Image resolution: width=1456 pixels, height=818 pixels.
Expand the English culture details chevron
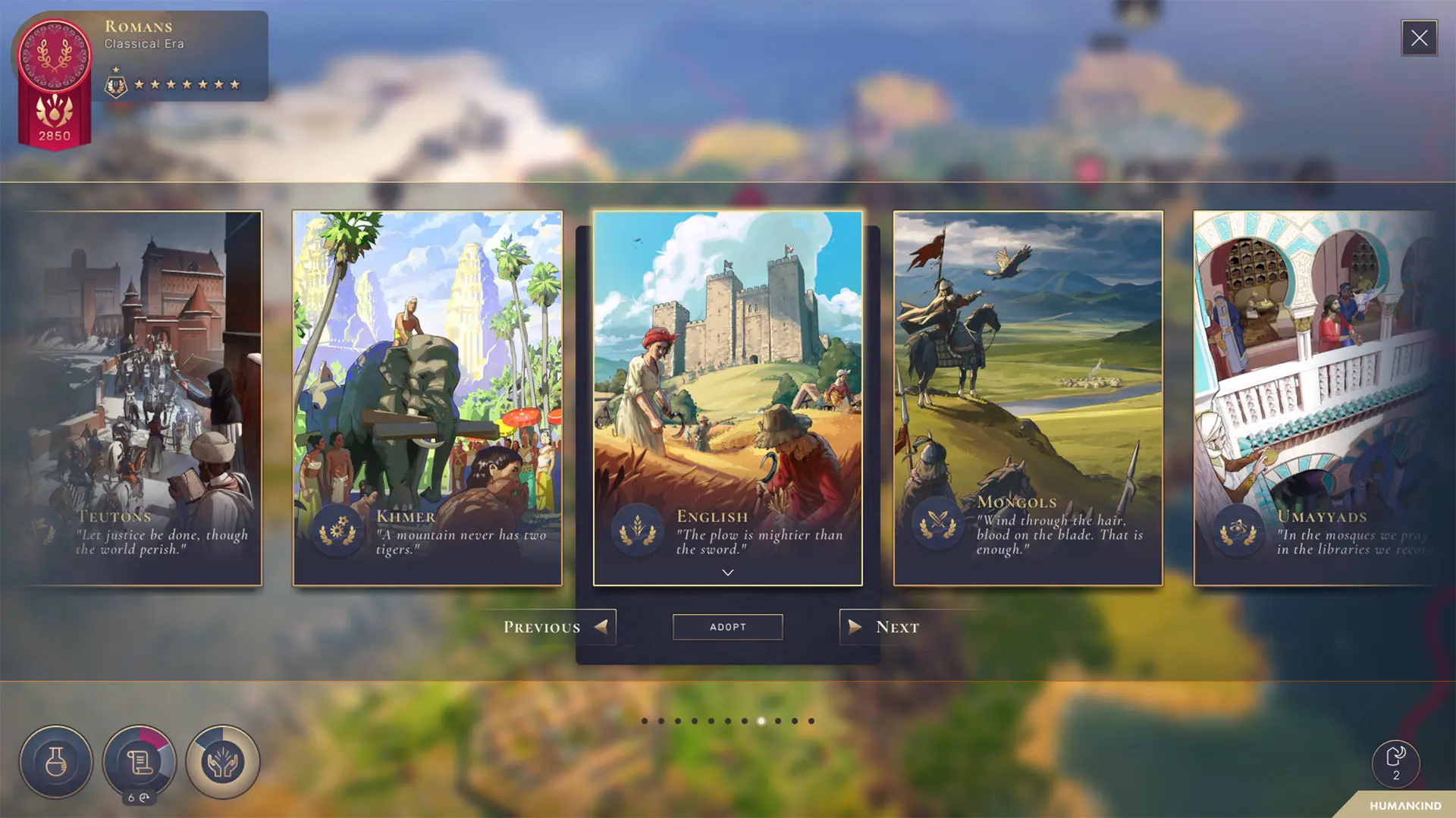727,572
